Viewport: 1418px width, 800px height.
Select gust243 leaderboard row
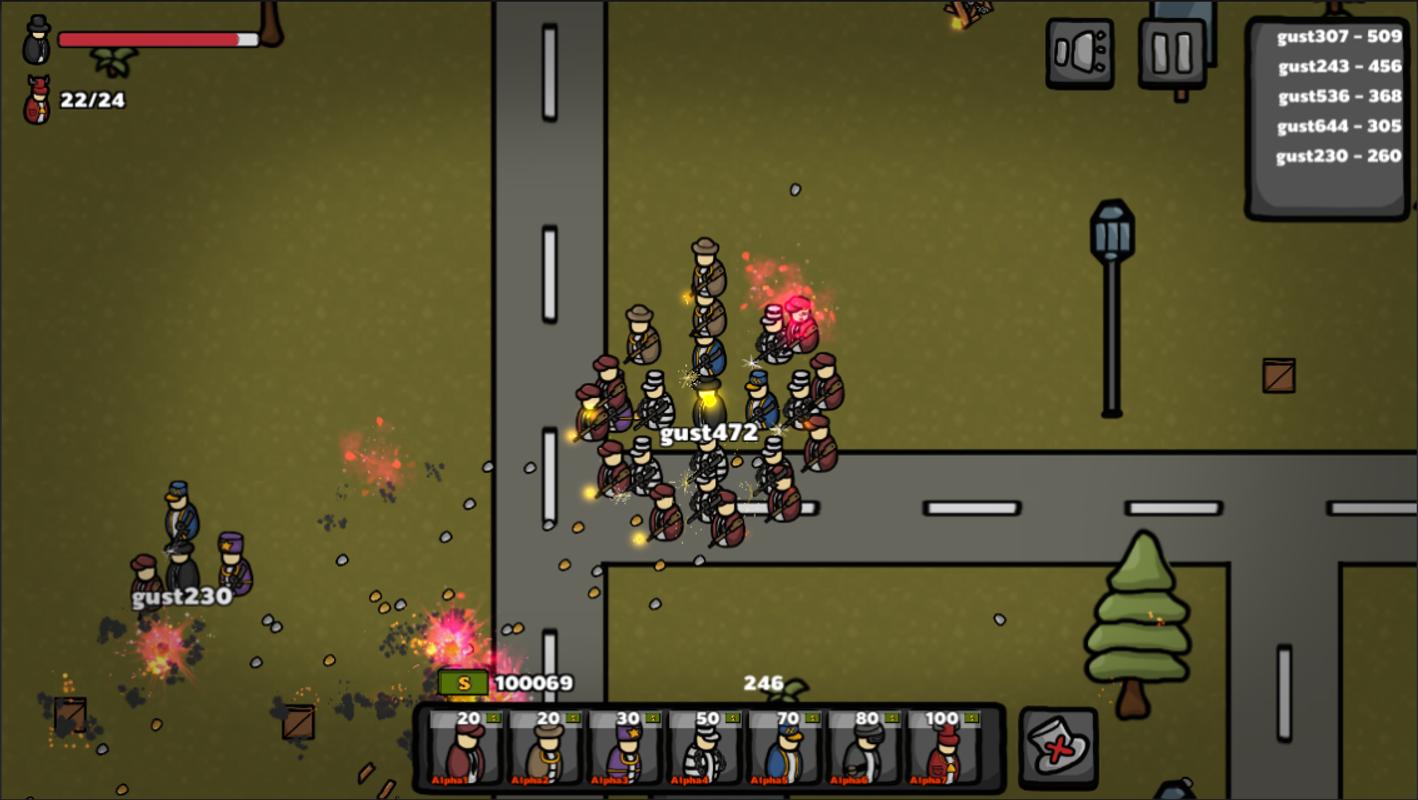click(1339, 67)
